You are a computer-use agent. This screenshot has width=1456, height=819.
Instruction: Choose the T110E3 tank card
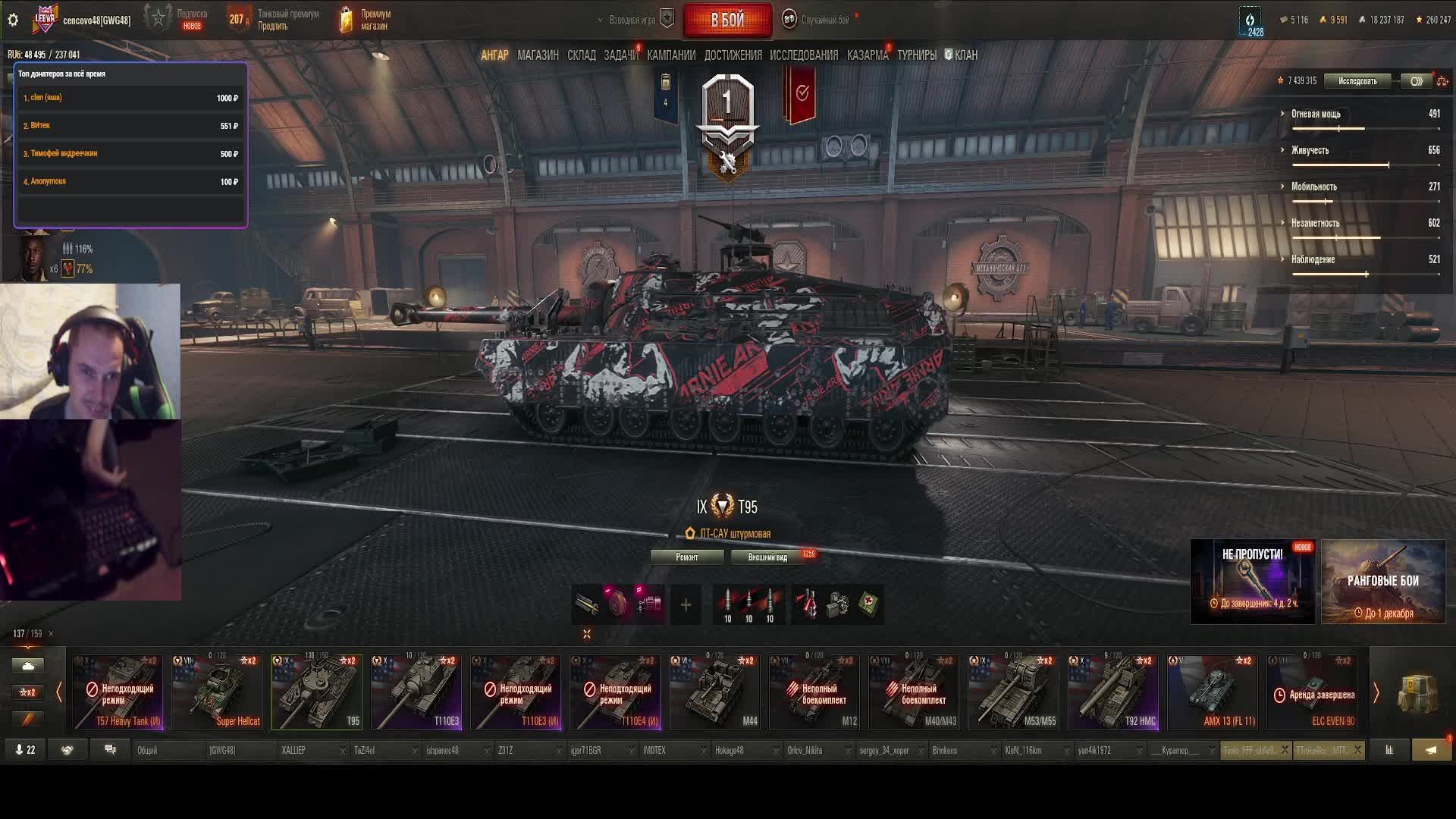click(416, 692)
